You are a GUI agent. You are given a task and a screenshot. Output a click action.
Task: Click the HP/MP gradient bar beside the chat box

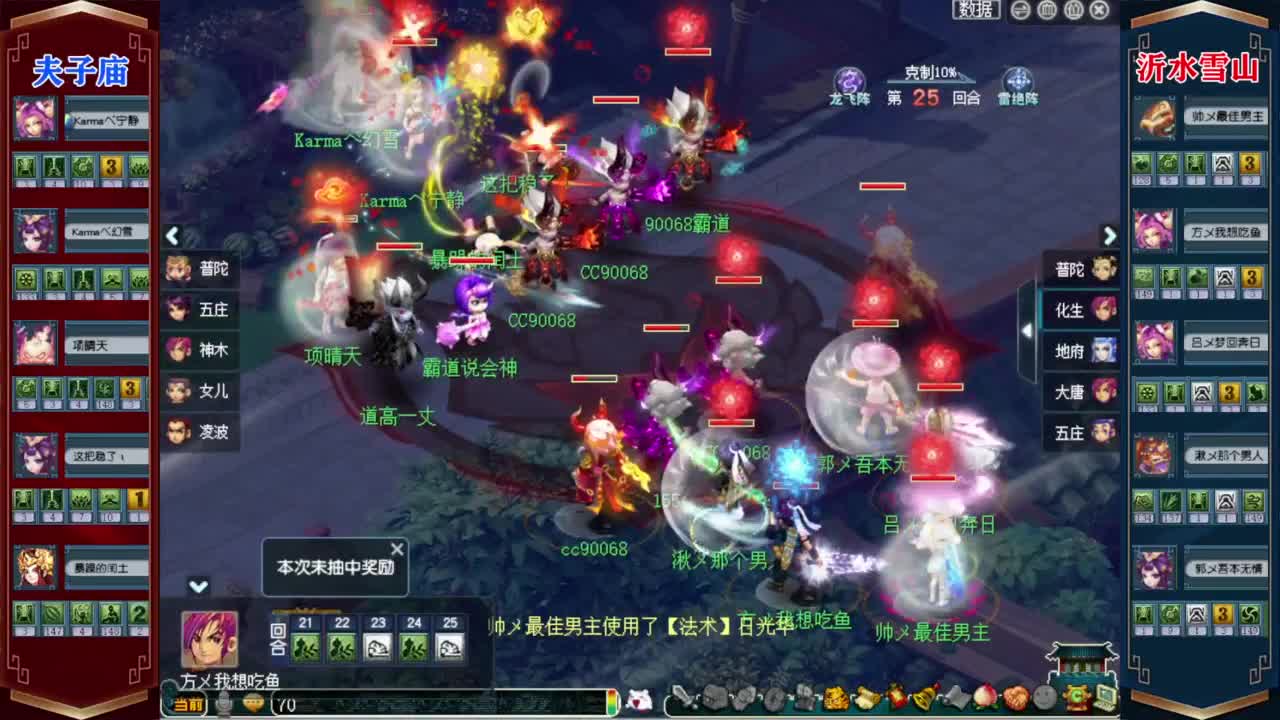click(x=611, y=703)
